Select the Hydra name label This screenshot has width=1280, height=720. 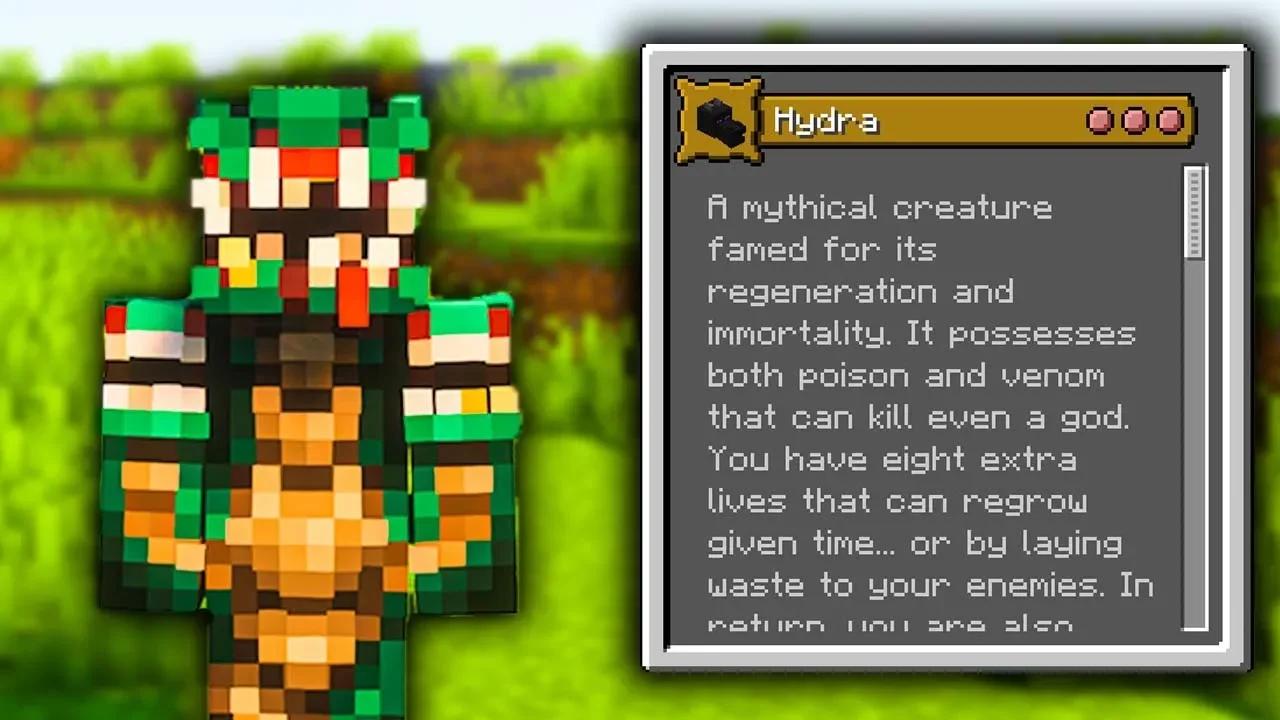(826, 121)
